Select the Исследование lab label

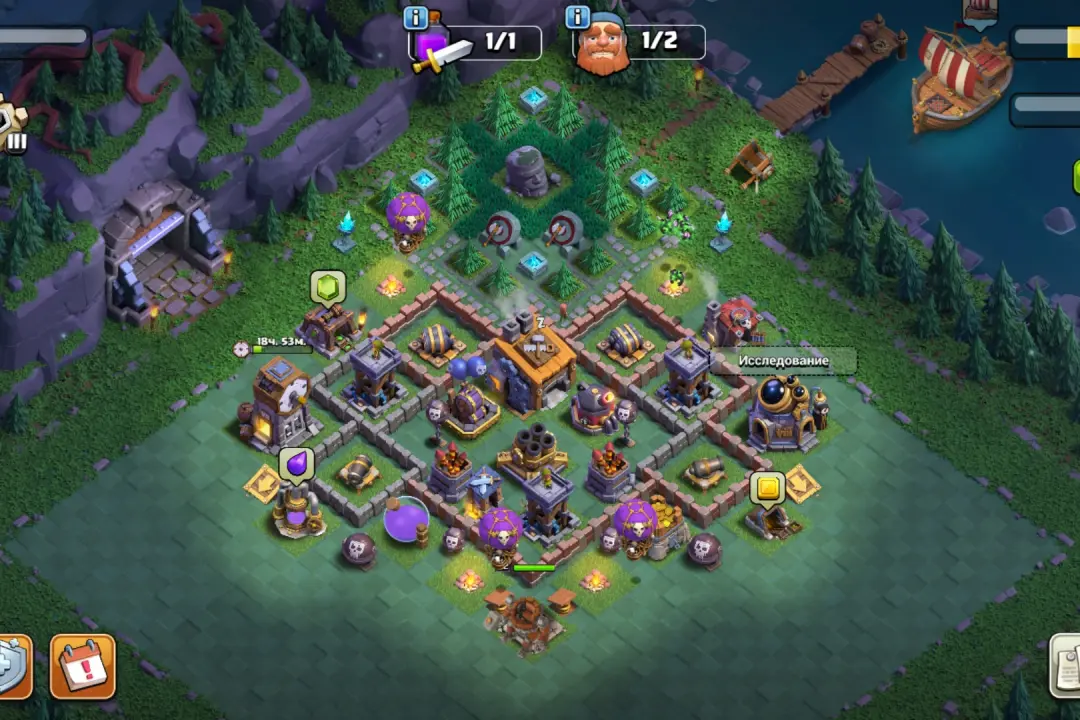(784, 360)
